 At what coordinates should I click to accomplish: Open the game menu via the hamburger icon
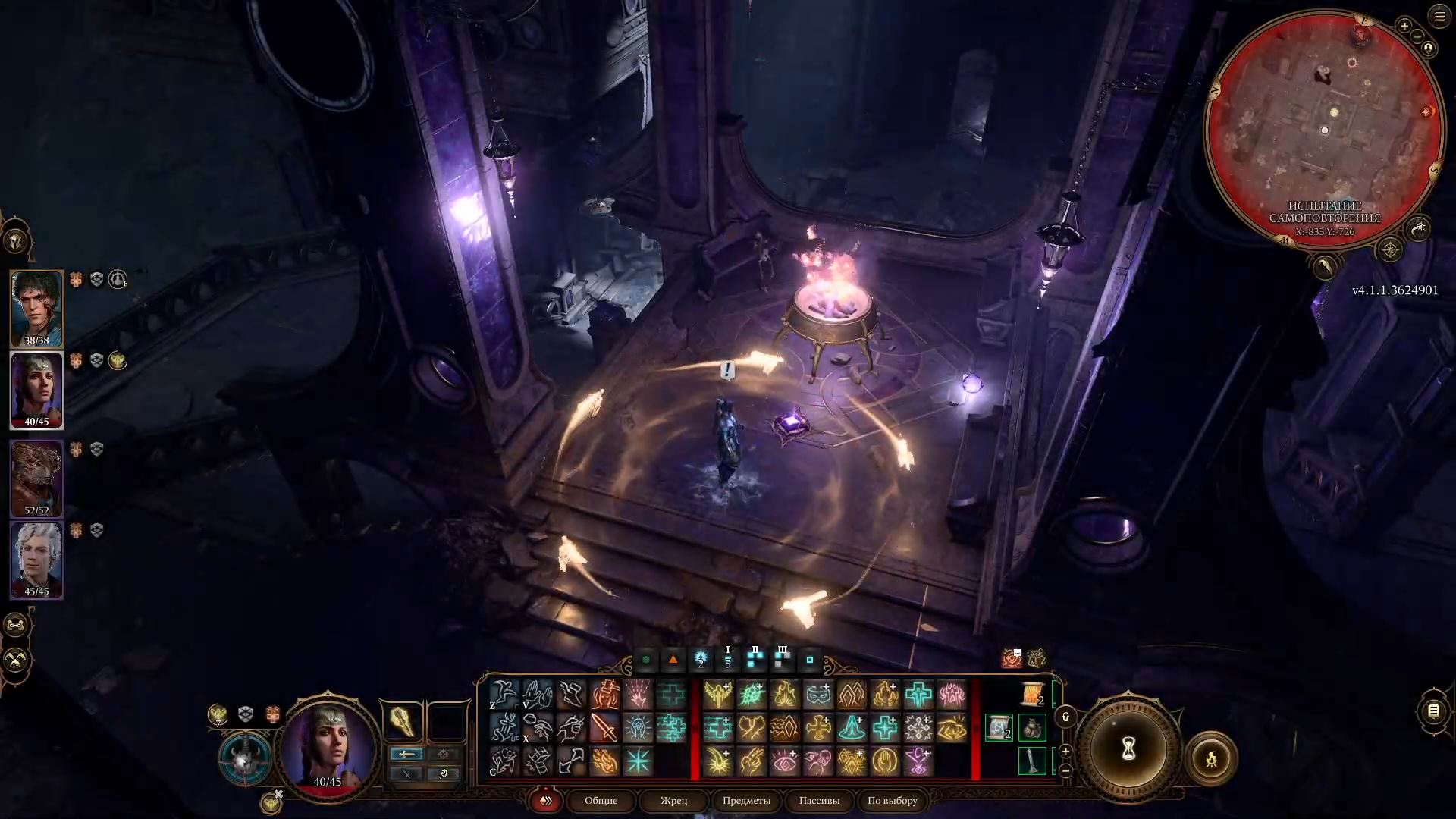tap(1439, 17)
